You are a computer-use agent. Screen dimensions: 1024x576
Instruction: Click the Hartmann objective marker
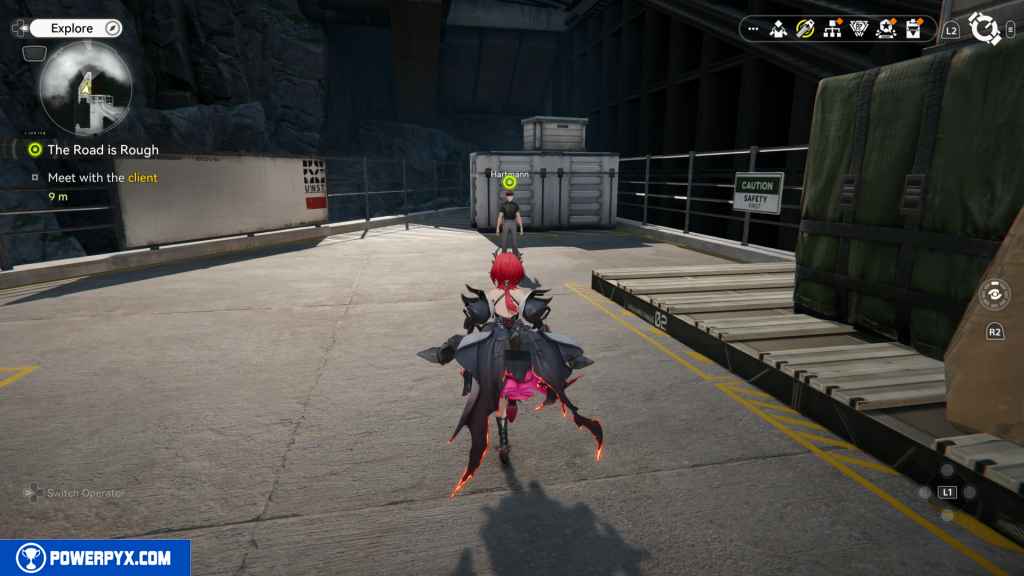(x=509, y=182)
